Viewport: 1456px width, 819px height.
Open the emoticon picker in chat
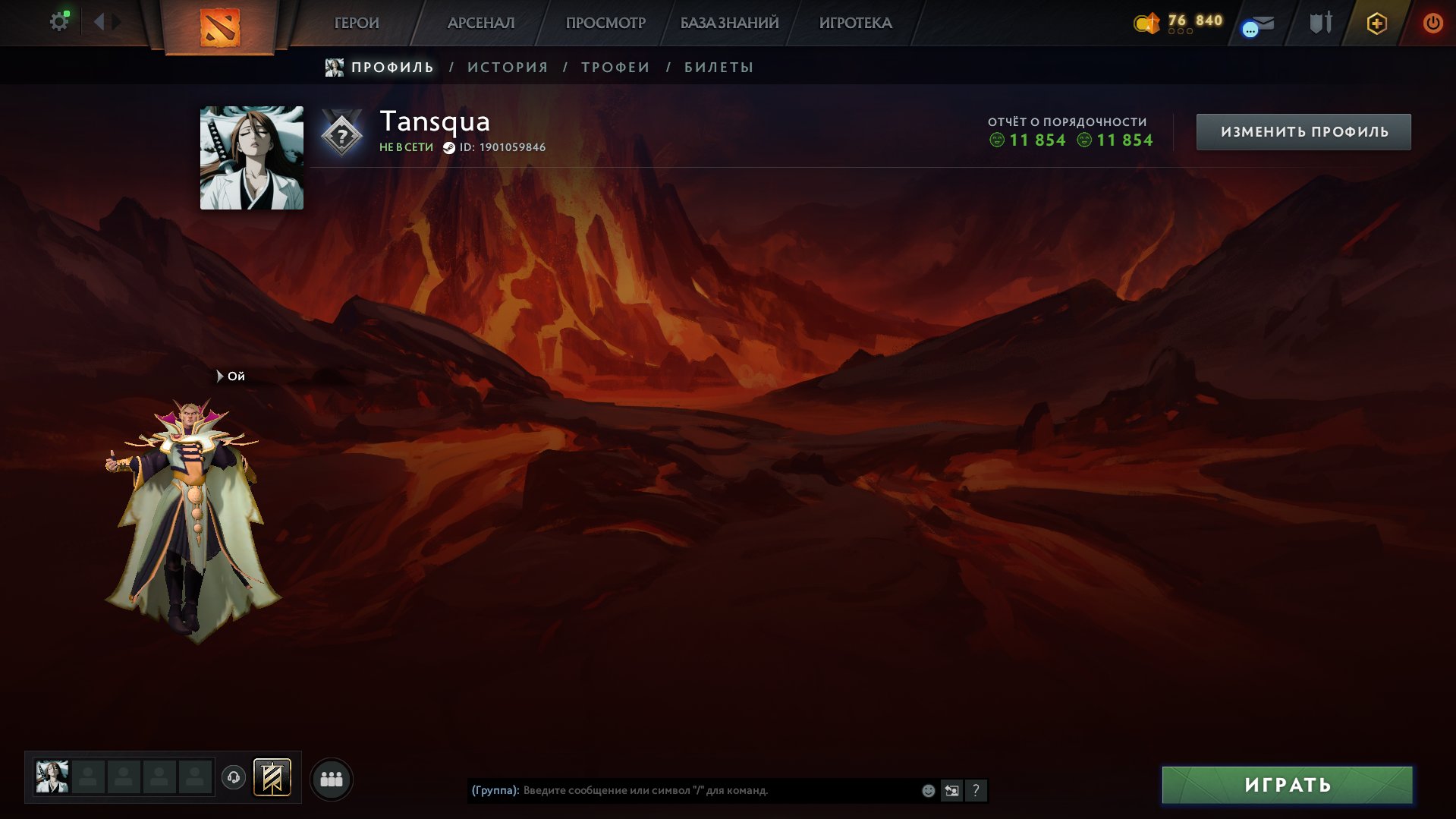(x=927, y=791)
